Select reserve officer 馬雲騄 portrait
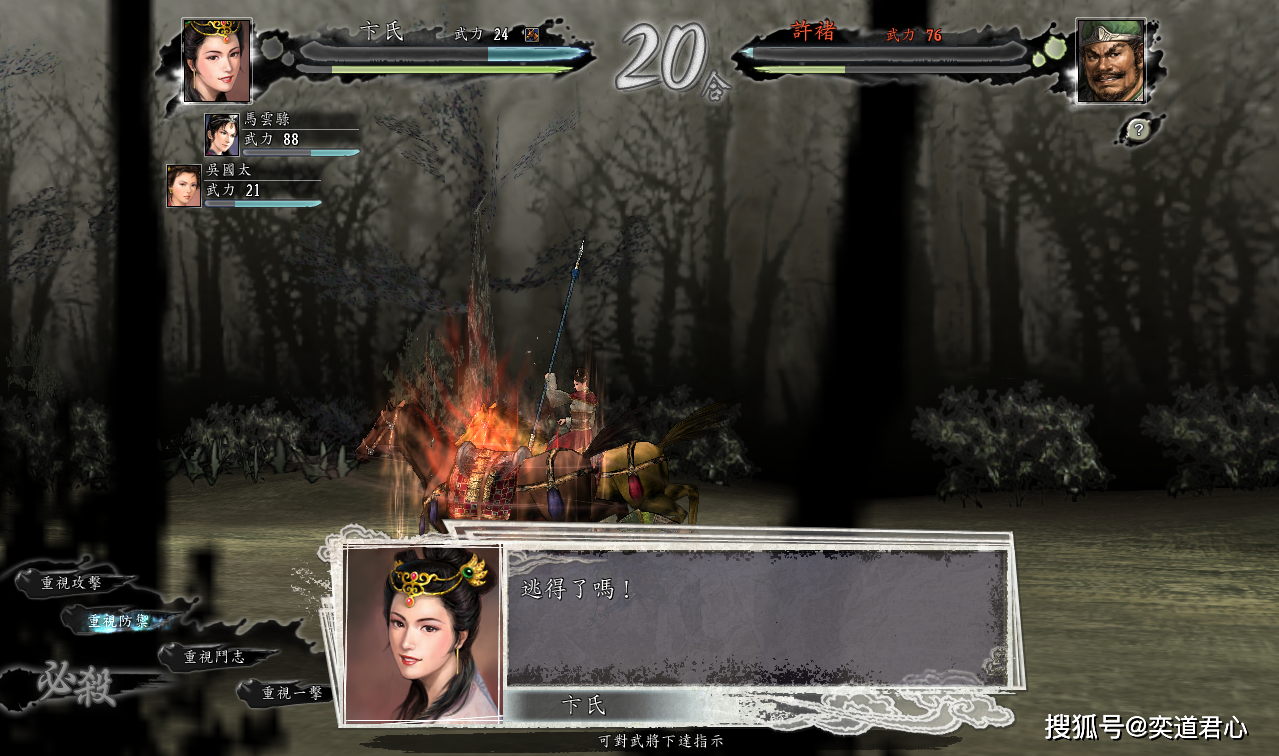Image resolution: width=1279 pixels, height=756 pixels. click(x=221, y=134)
